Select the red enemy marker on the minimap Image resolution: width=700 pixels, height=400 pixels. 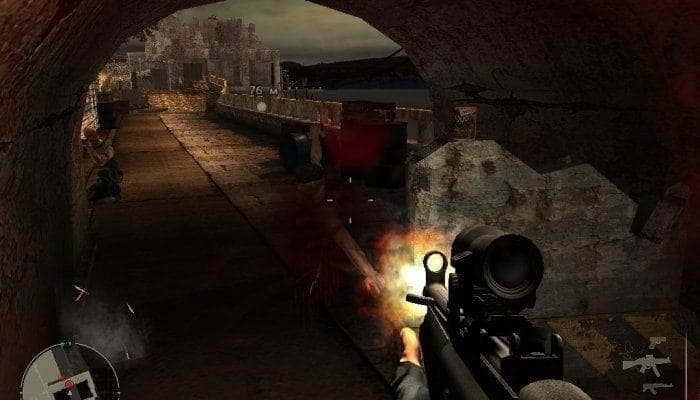pos(67,383)
